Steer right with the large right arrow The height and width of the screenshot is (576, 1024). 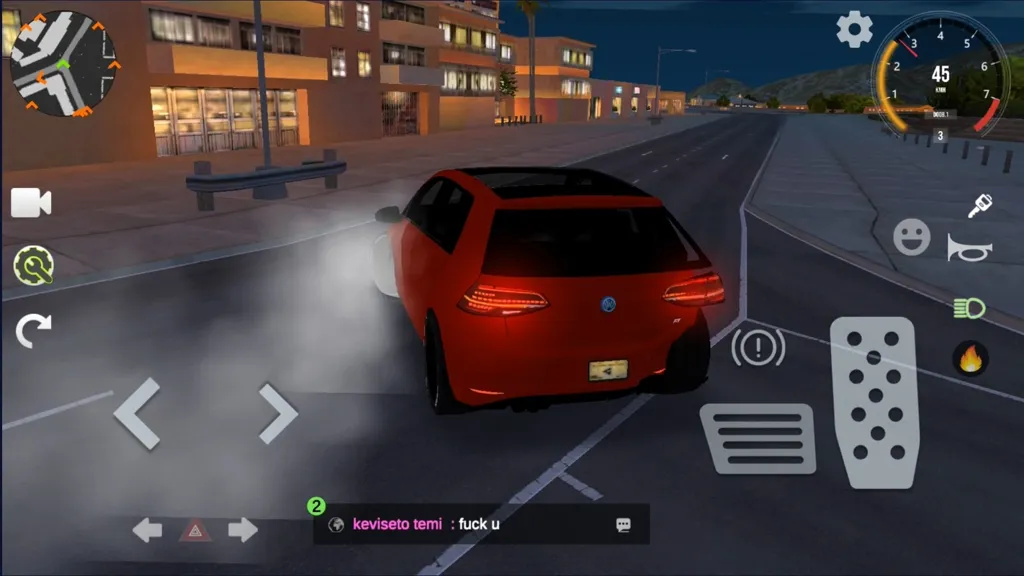coord(277,413)
